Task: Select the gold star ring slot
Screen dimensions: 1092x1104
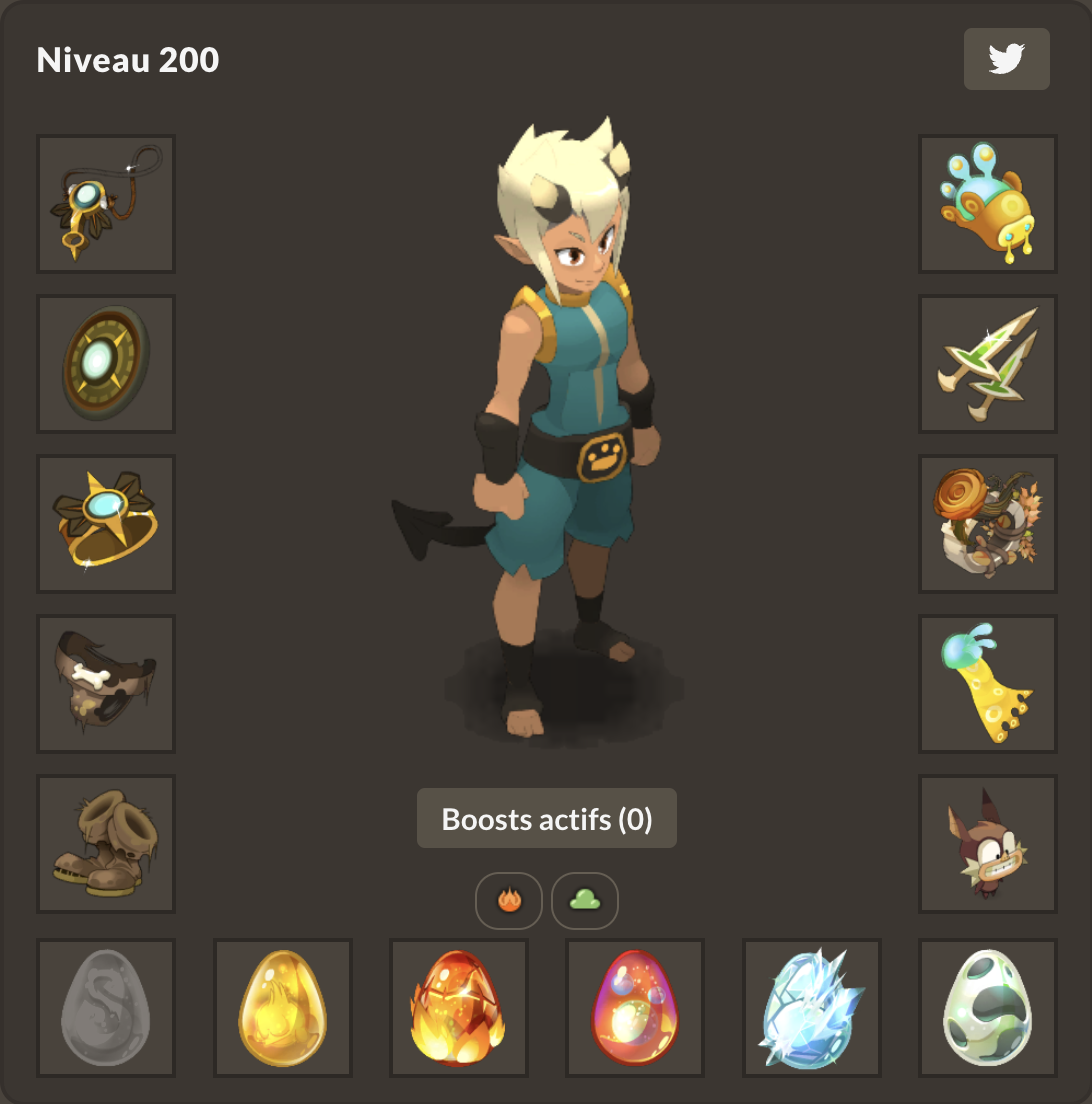Action: (x=106, y=524)
